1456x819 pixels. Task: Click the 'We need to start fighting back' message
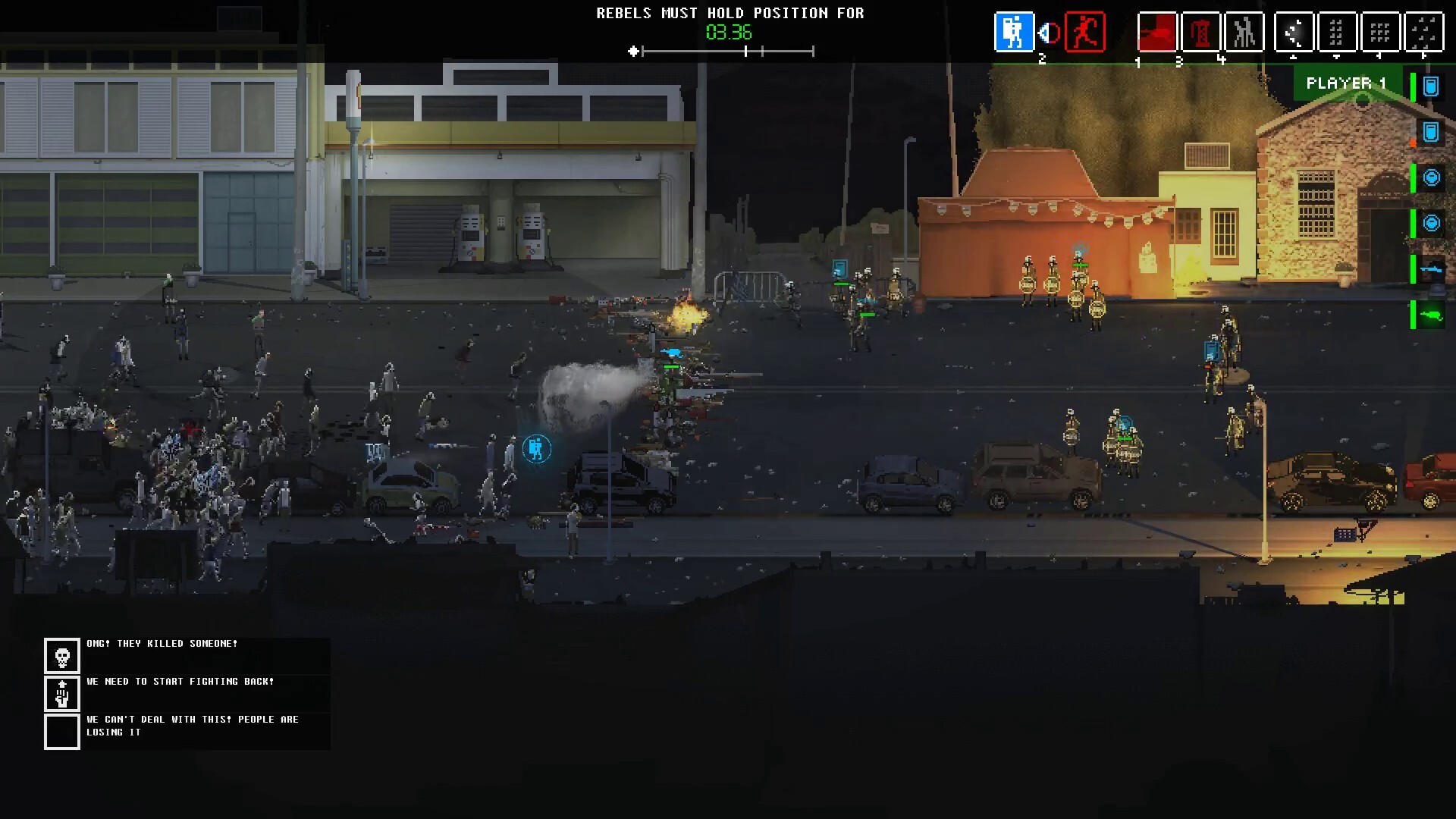pos(179,681)
